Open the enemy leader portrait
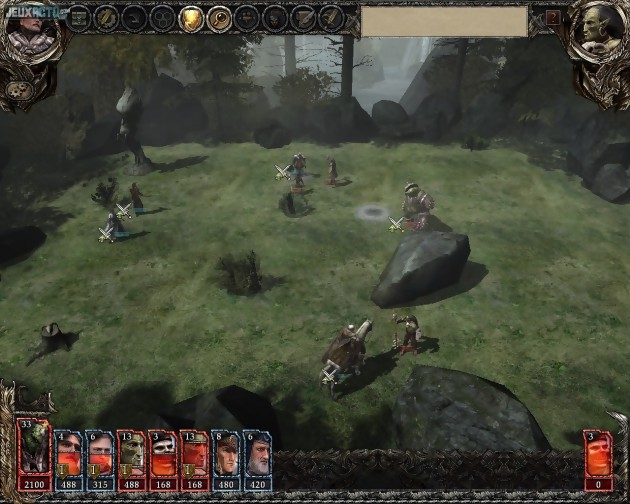This screenshot has width=630, height=504. [x=600, y=28]
